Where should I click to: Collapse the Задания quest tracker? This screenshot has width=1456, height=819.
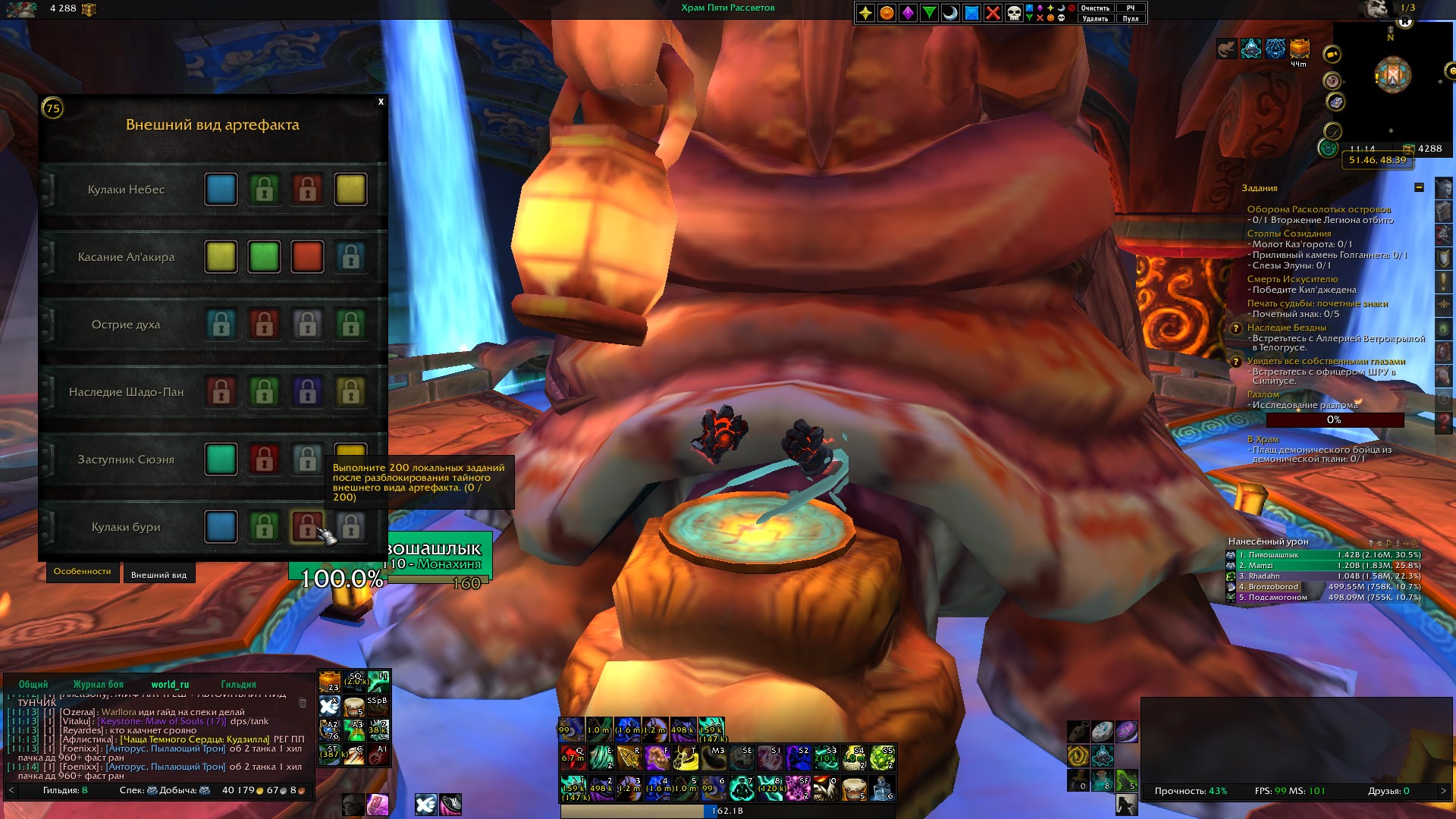pyautogui.click(x=1419, y=187)
